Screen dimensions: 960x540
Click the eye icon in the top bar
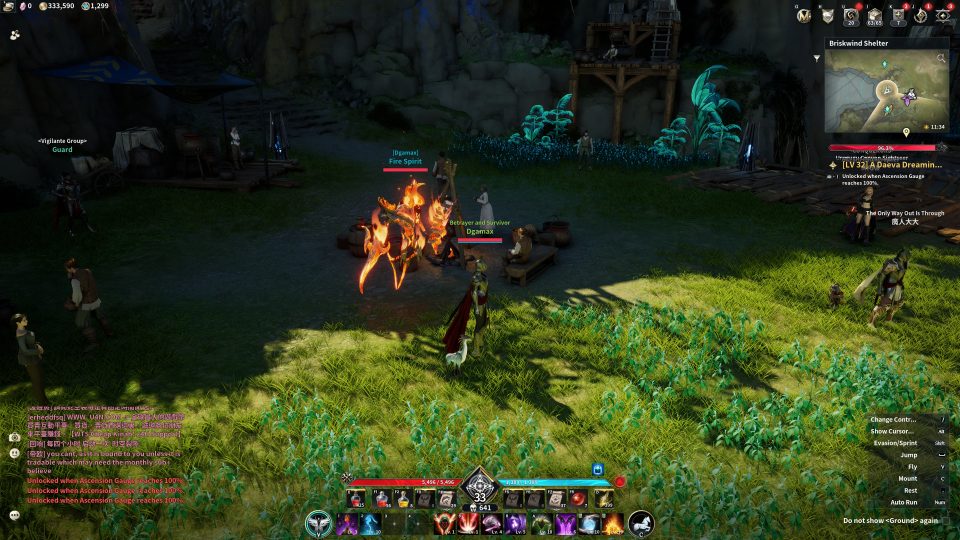[x=920, y=15]
